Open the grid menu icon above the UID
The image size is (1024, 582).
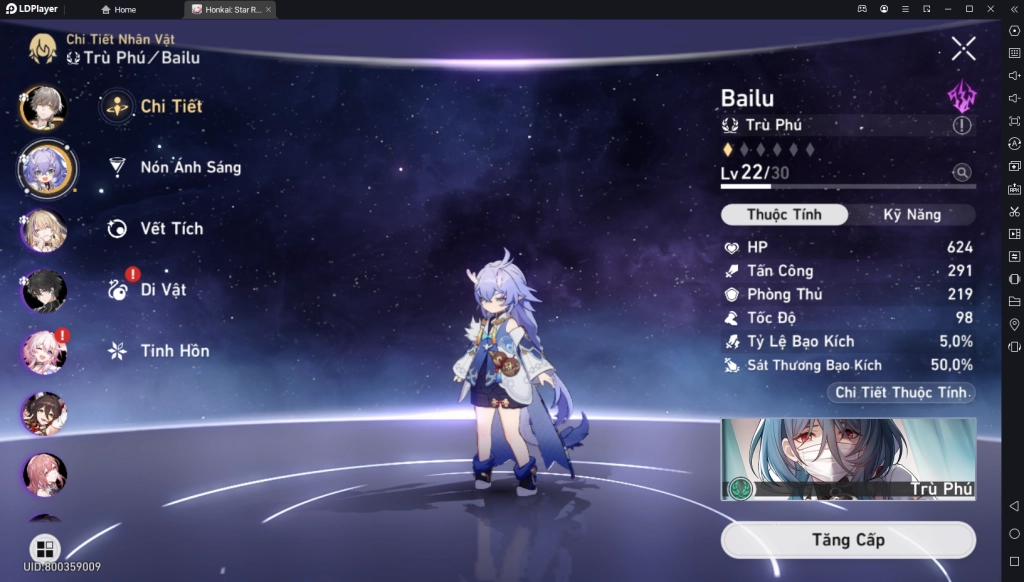click(46, 548)
